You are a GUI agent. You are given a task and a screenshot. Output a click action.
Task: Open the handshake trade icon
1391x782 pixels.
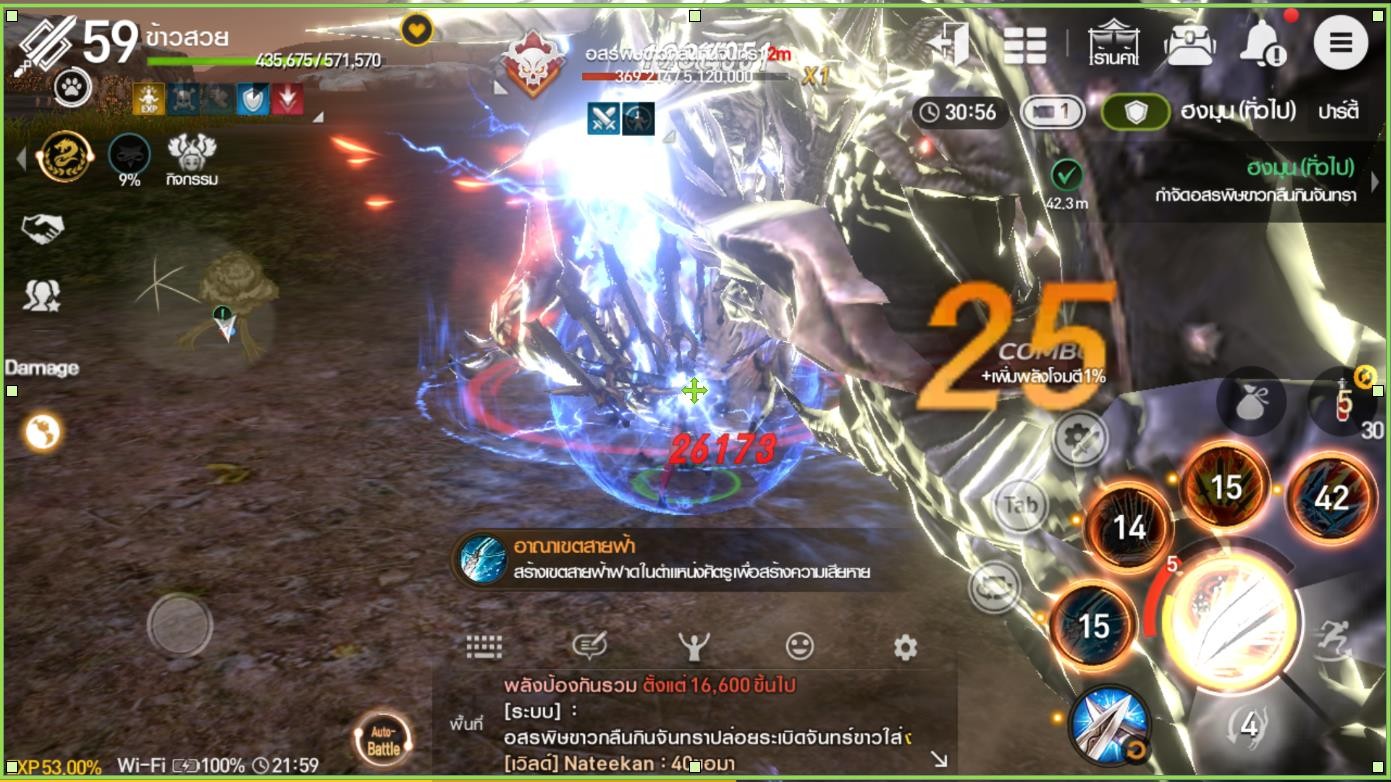click(x=42, y=229)
